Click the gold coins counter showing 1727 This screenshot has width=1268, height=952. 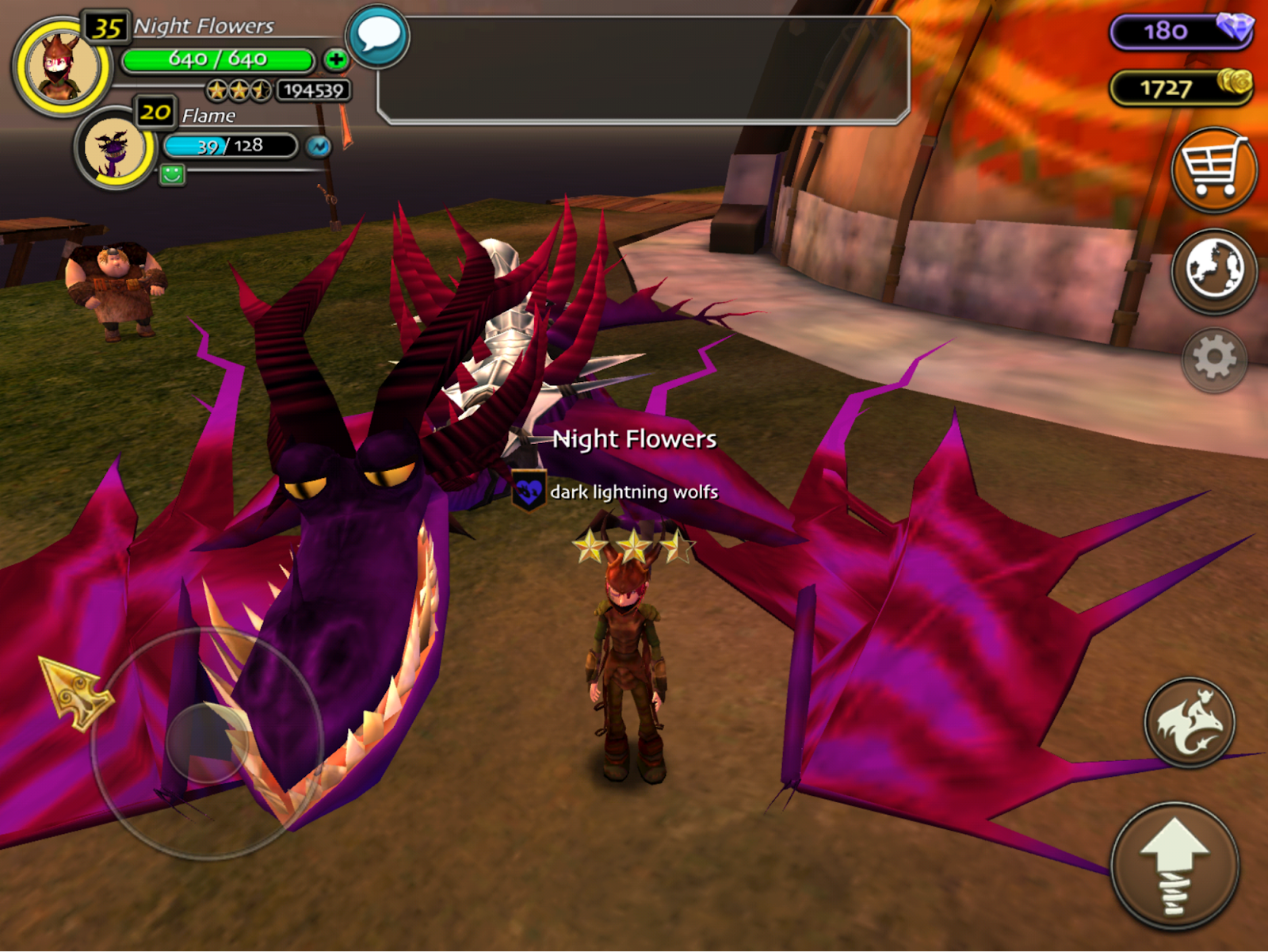click(1180, 87)
